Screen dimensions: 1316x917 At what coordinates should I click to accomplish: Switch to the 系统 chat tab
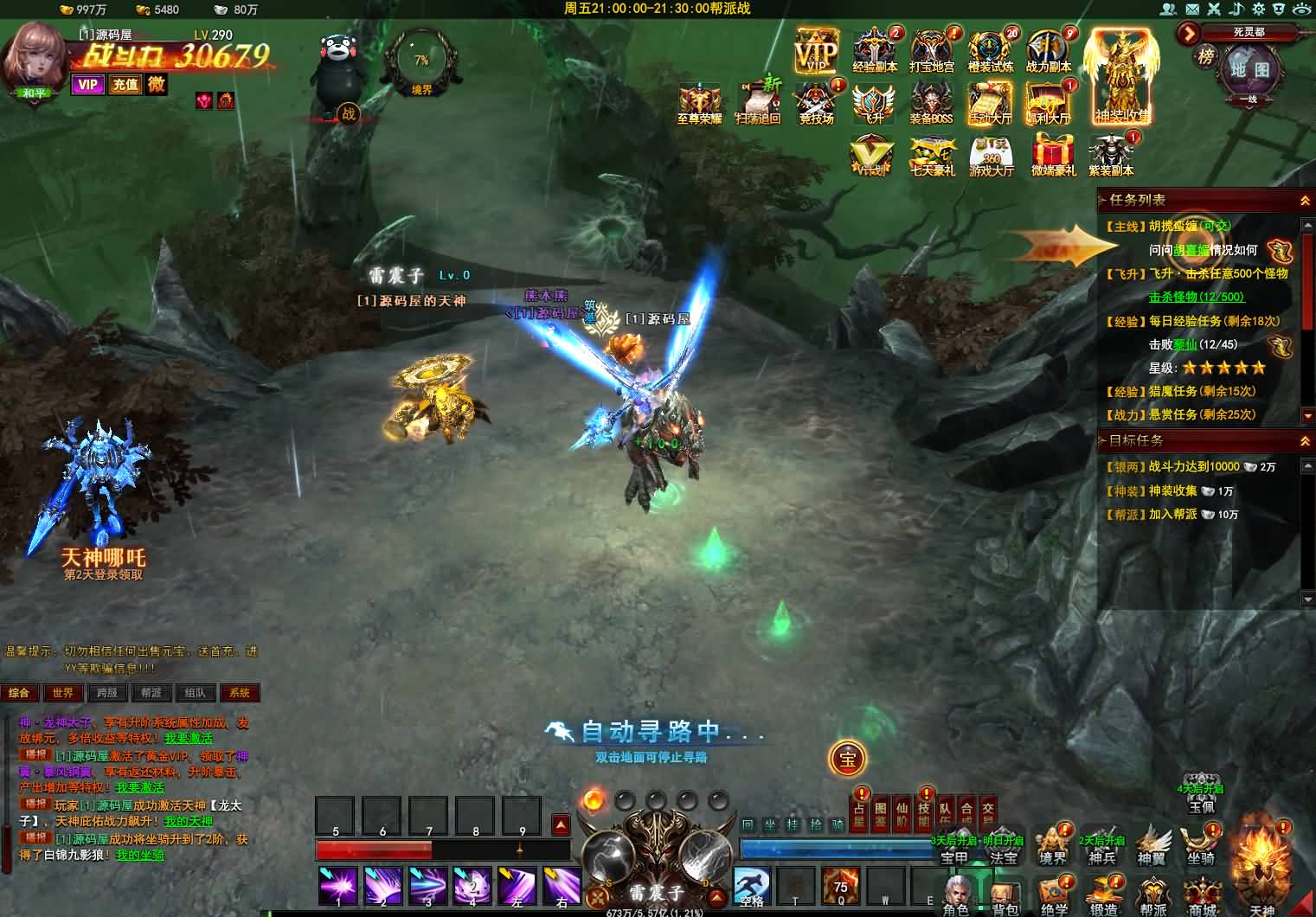point(240,693)
